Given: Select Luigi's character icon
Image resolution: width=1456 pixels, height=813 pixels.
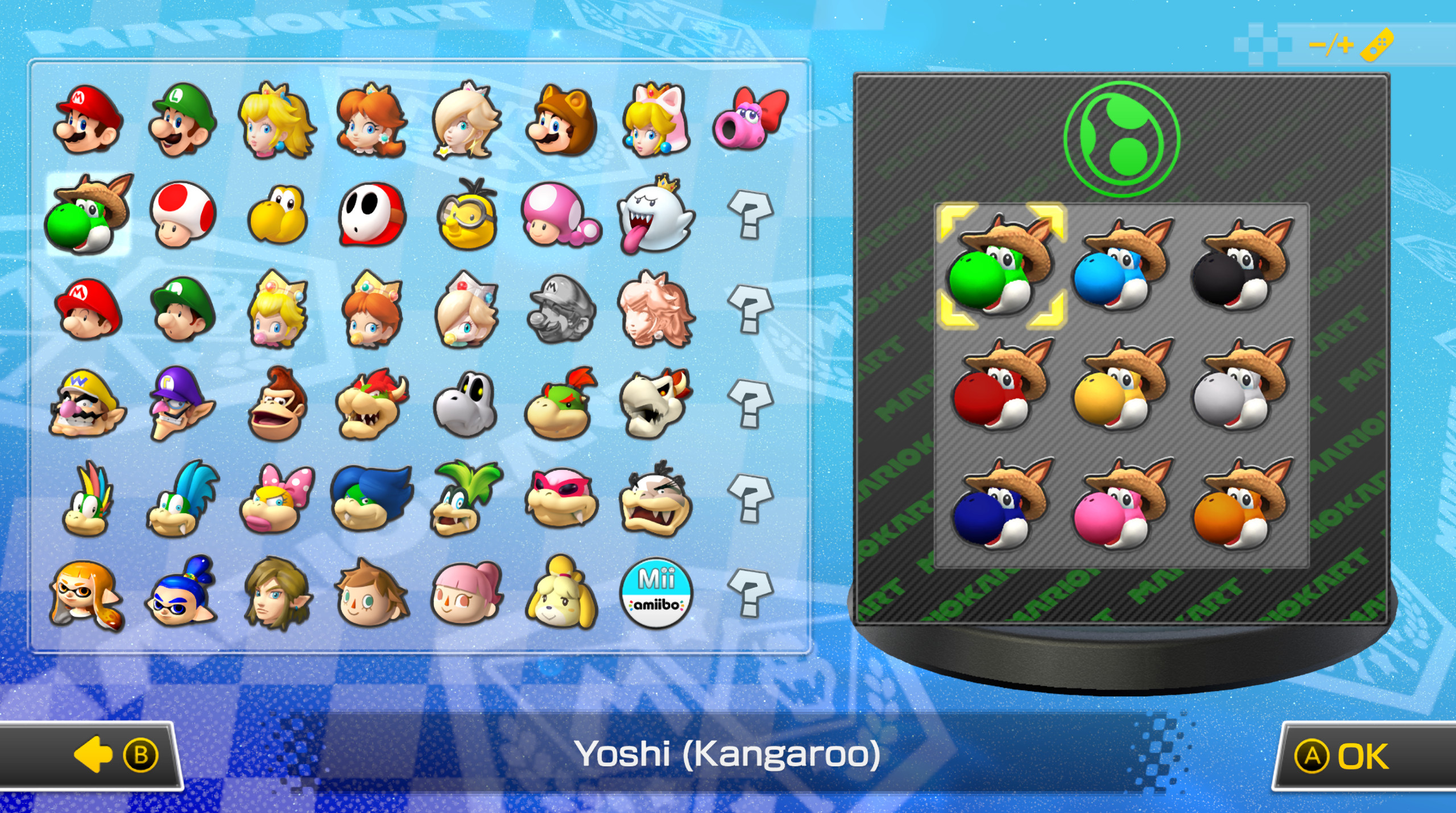Looking at the screenshot, I should (182, 119).
